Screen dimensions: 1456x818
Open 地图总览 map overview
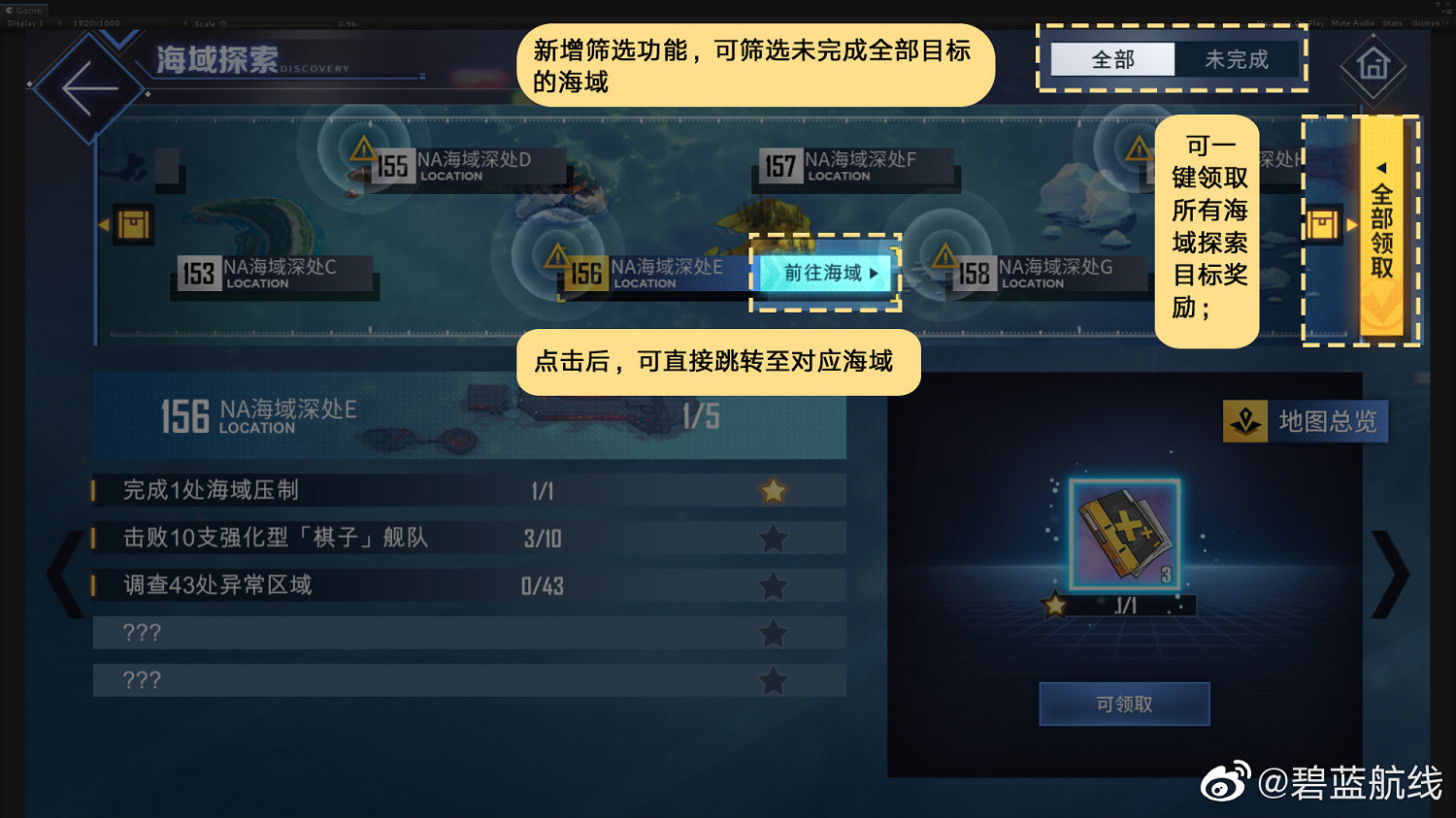pyautogui.click(x=1306, y=421)
